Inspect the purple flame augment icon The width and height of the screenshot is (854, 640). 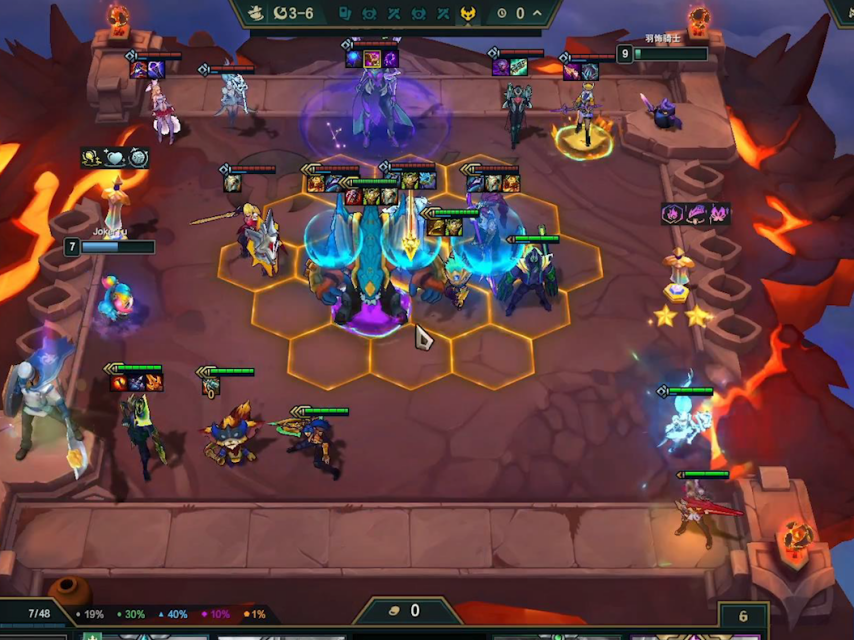tap(672, 213)
